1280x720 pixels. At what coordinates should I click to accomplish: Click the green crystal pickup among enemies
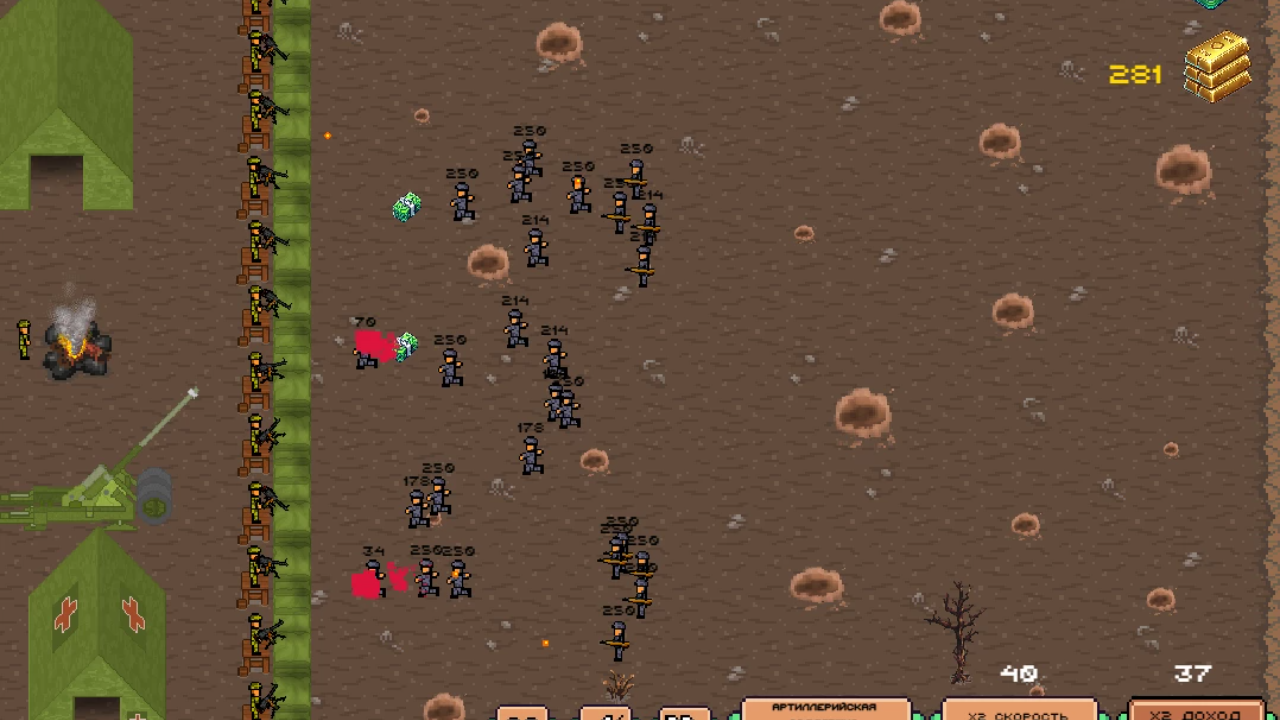[406, 205]
